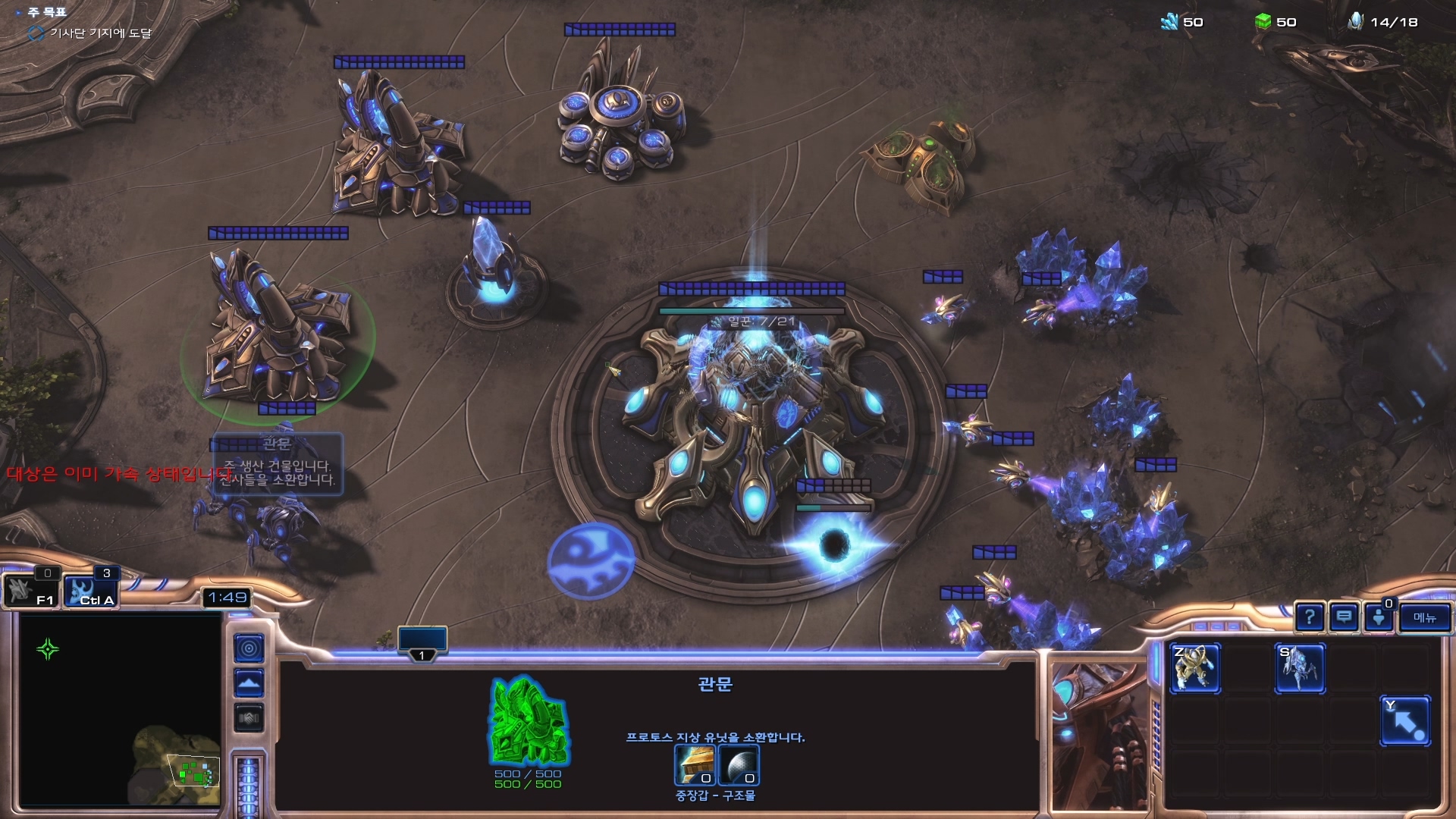Select idle workers with the F1 button
The height and width of the screenshot is (819, 1456).
click(x=30, y=591)
